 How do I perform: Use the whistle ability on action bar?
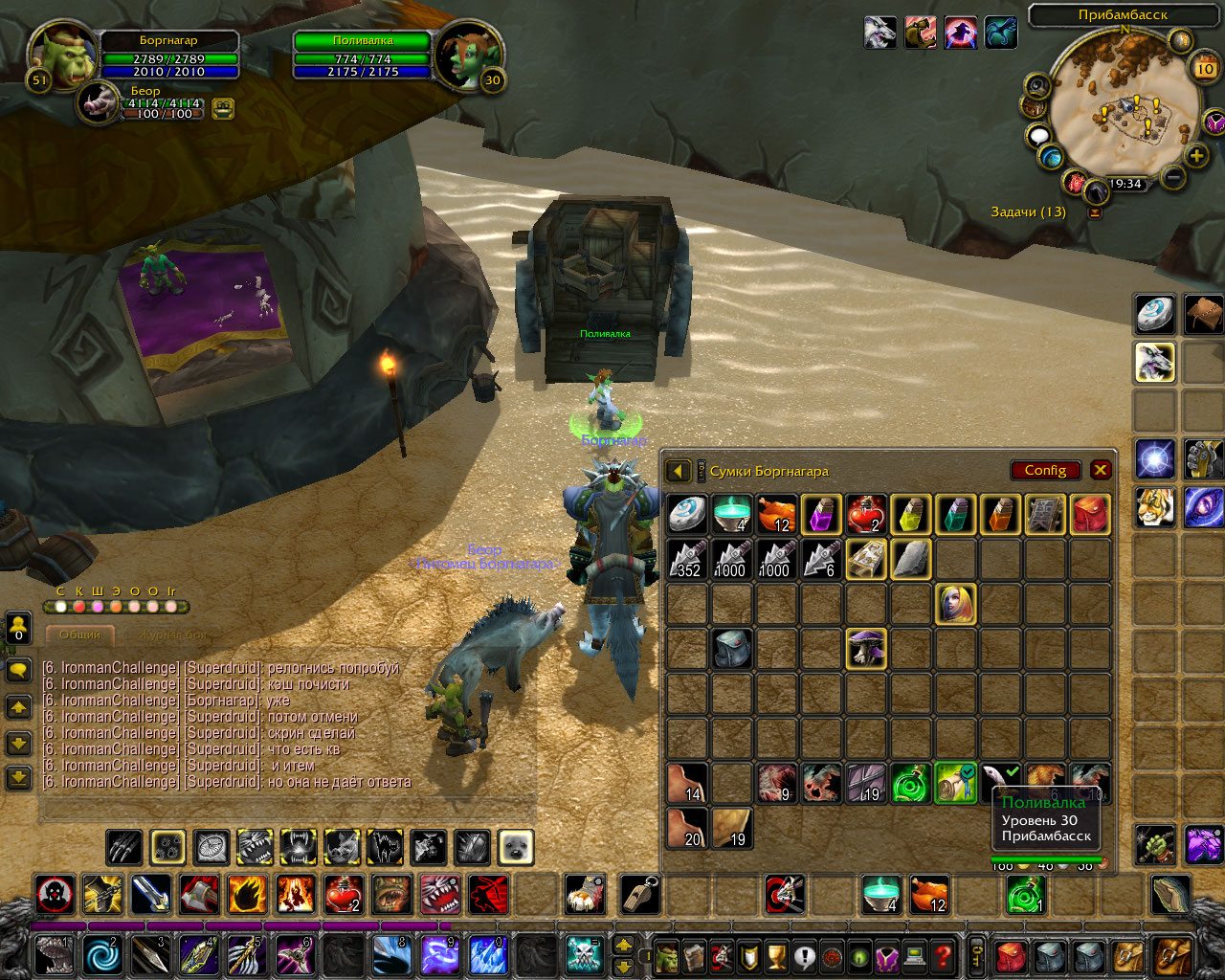[x=639, y=895]
